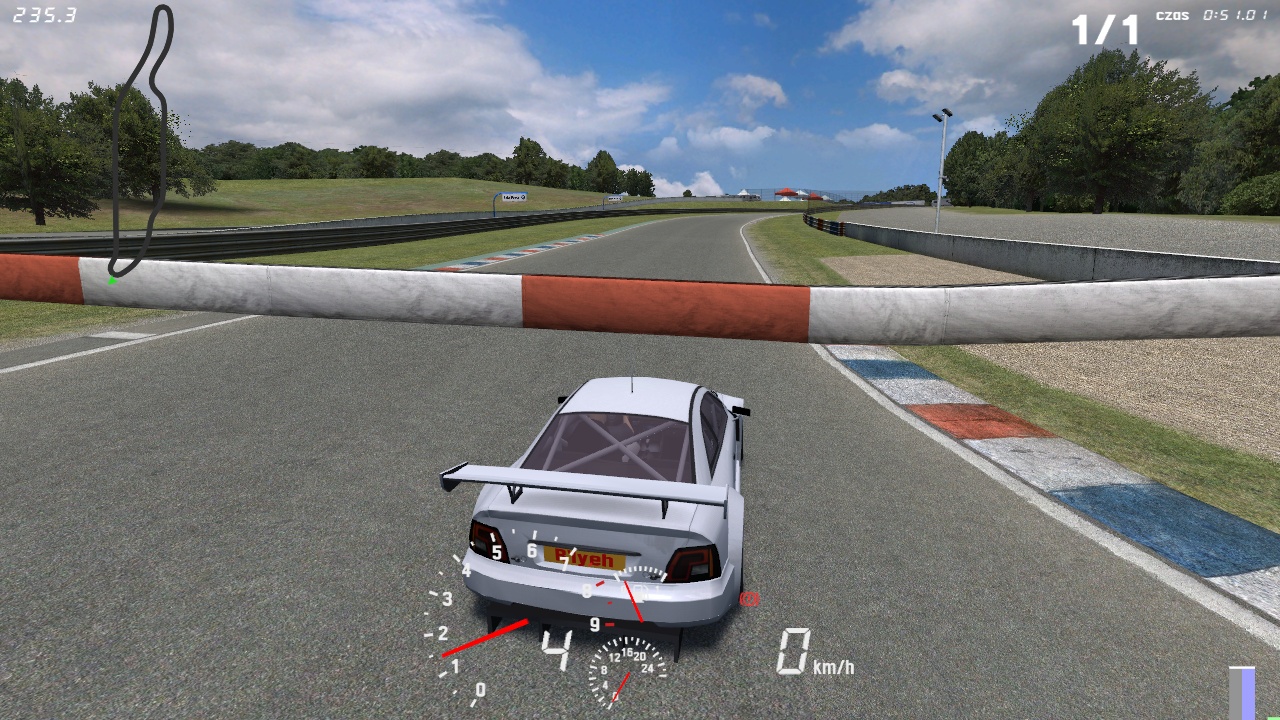Screen dimensions: 1280x720
Task: Click the track outline minimap
Action: click(141, 140)
